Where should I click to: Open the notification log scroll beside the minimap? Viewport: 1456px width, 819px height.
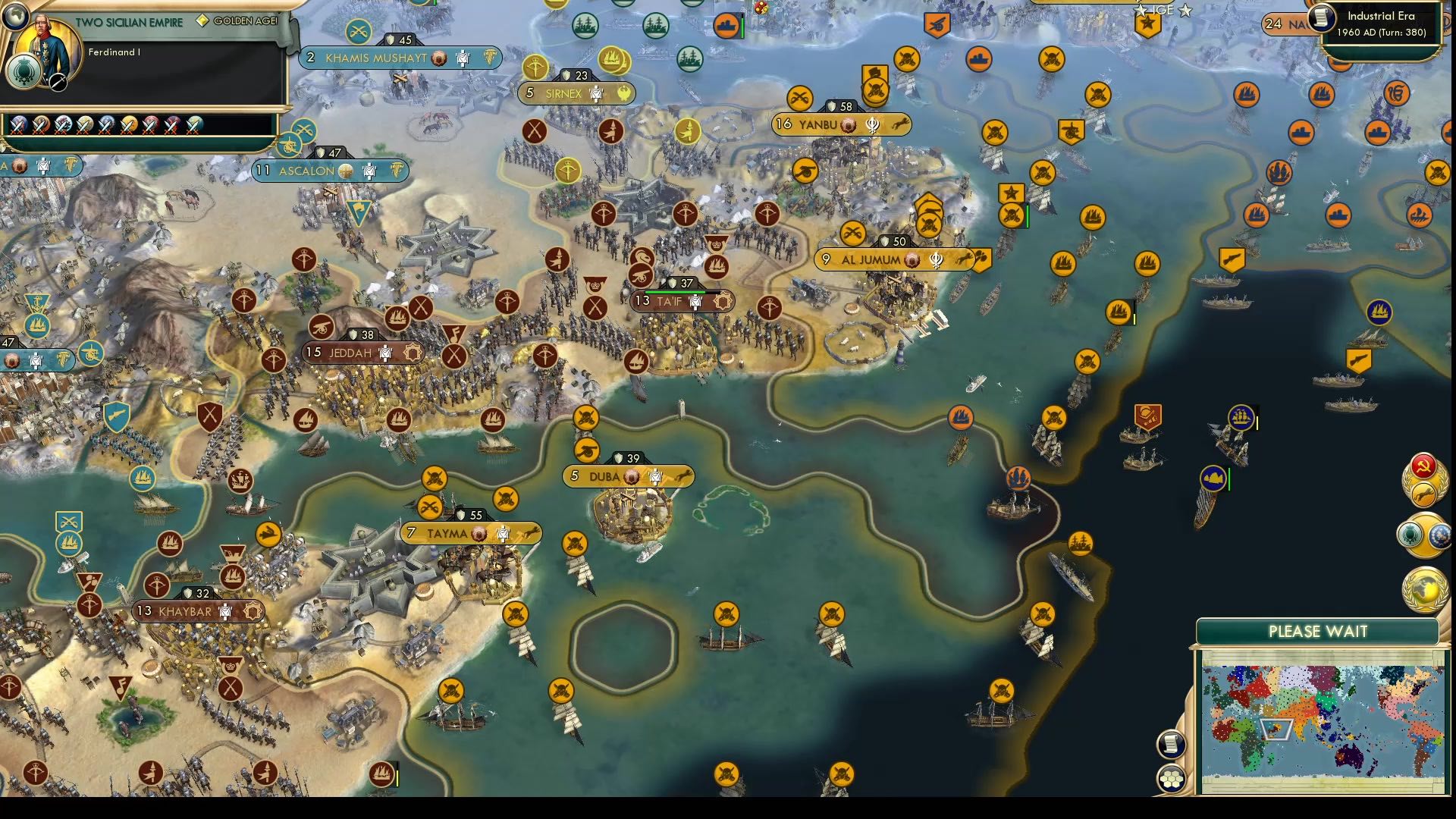pyautogui.click(x=1172, y=742)
